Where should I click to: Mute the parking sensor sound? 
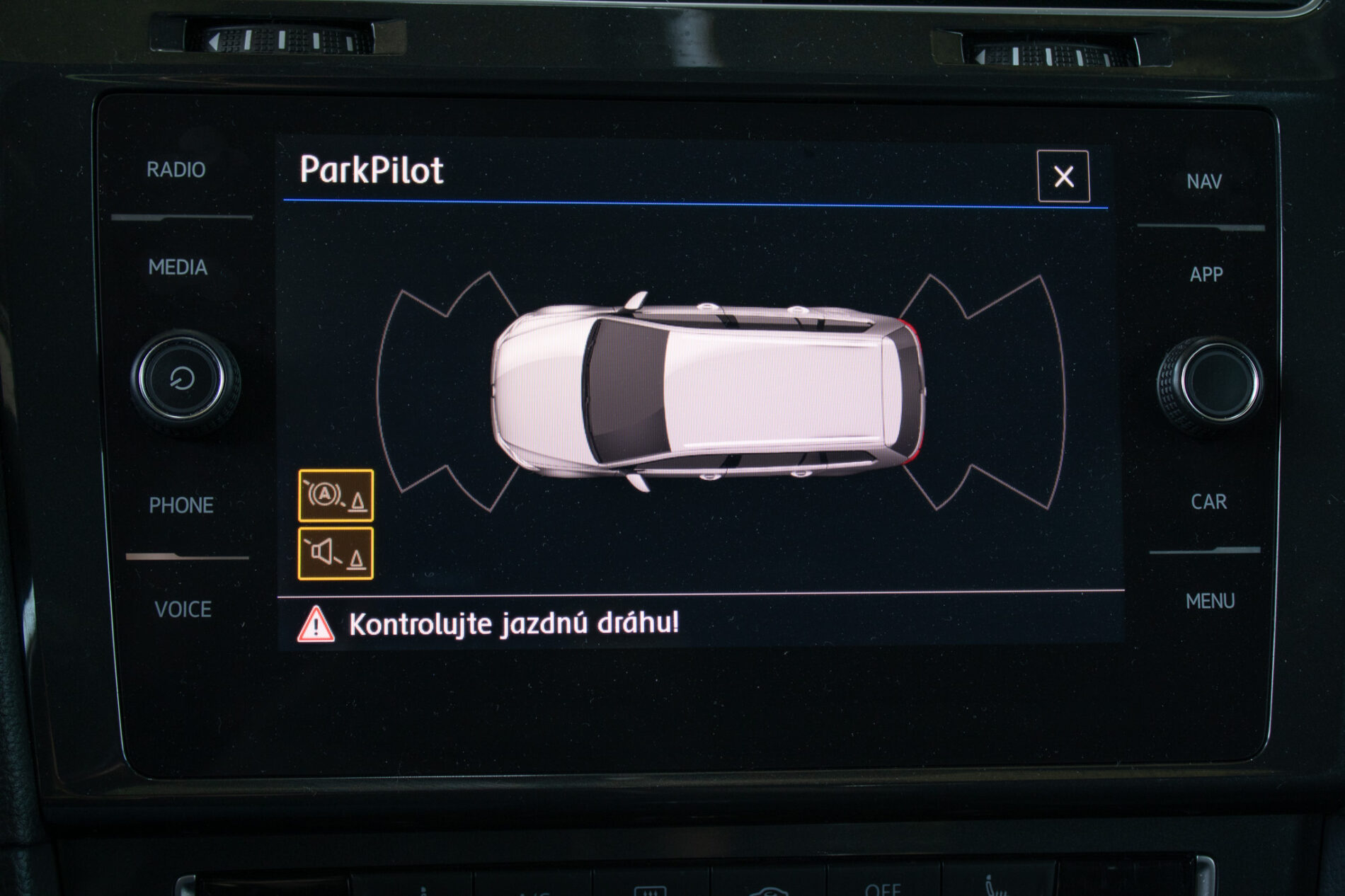click(x=336, y=553)
